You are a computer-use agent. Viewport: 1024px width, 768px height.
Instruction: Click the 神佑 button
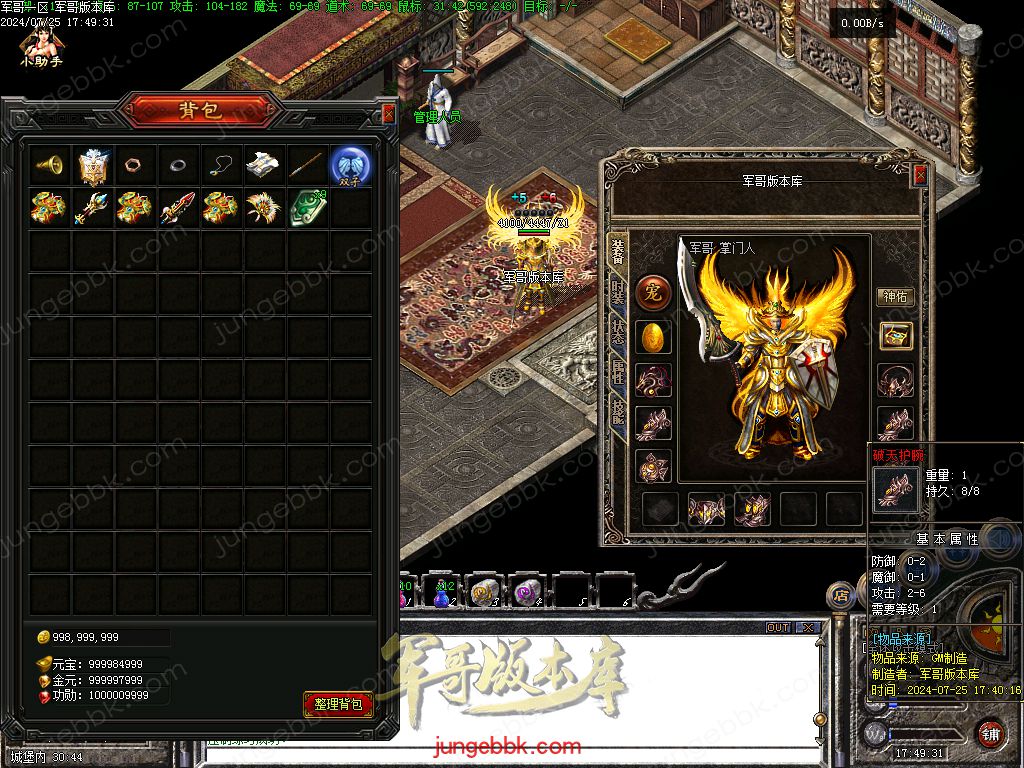[895, 297]
